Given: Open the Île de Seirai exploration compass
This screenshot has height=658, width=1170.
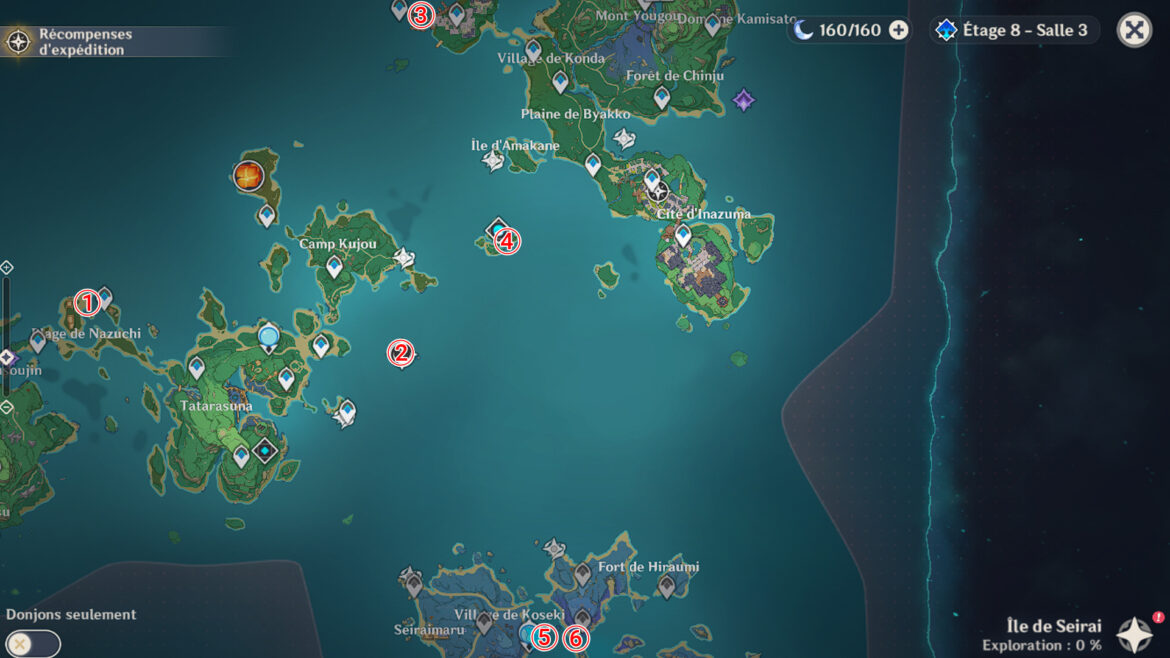Looking at the screenshot, I should [x=1134, y=635].
